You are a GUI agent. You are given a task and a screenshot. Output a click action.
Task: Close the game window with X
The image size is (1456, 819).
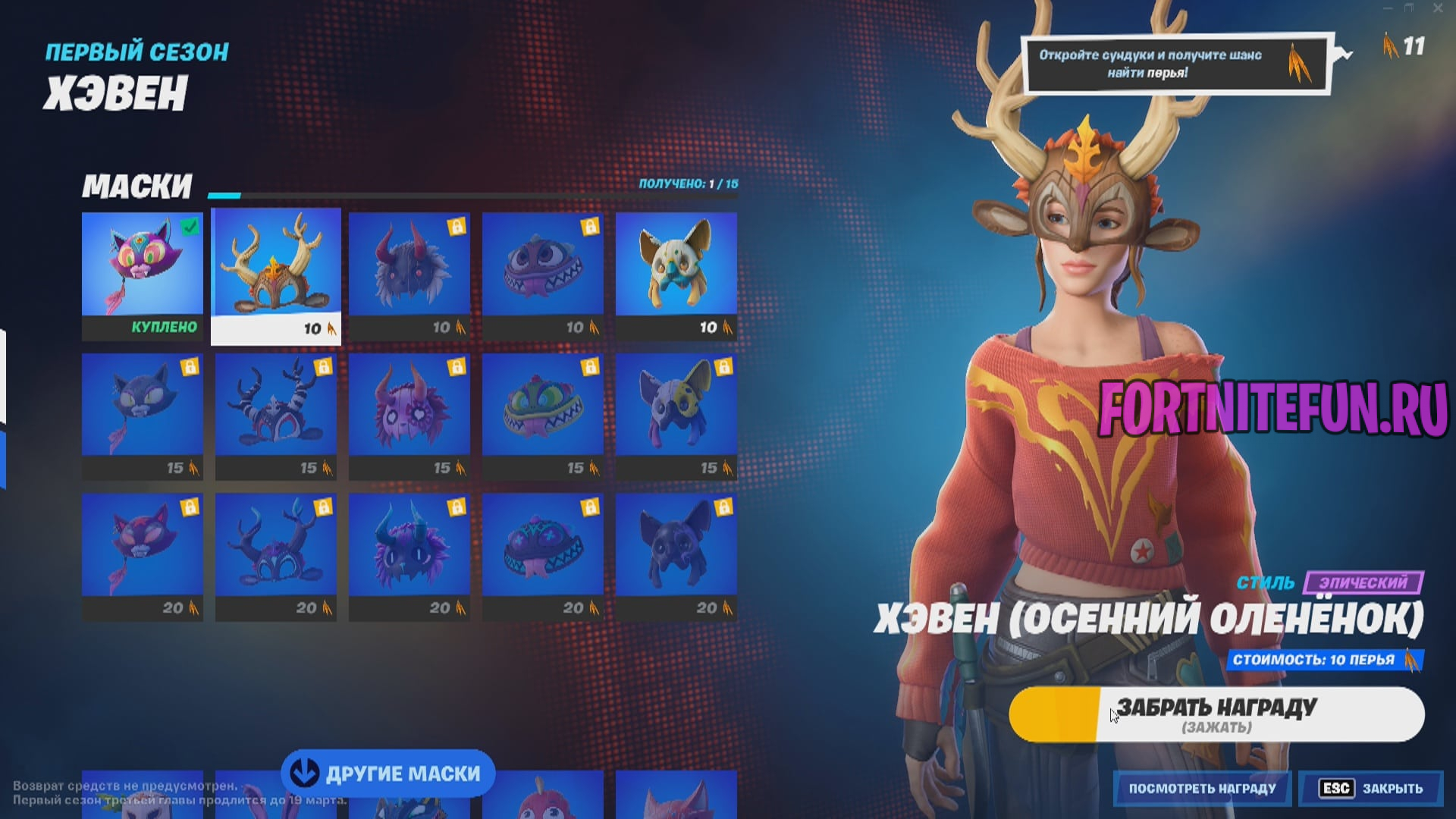(1437, 8)
